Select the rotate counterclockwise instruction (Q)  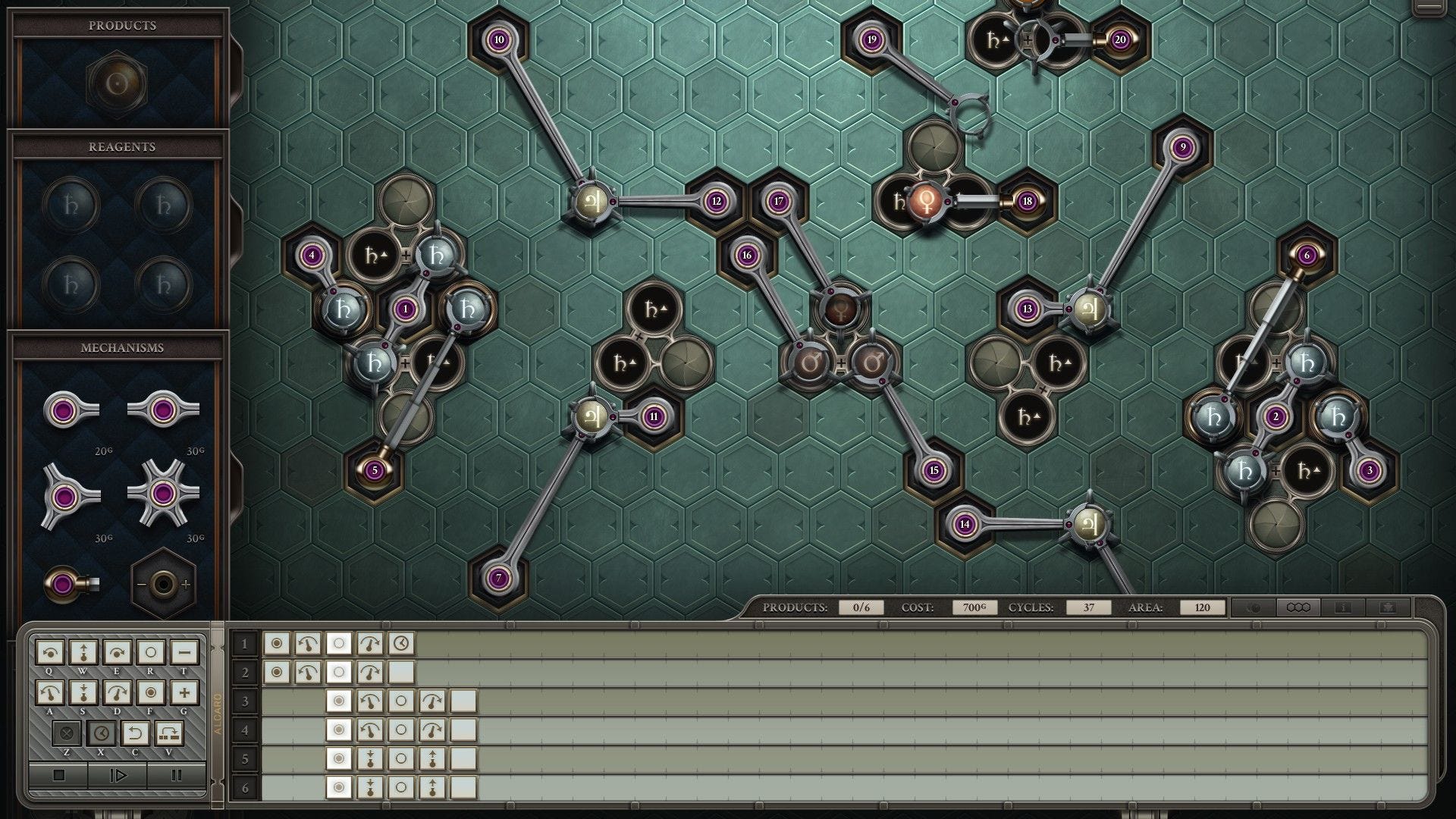coord(50,652)
